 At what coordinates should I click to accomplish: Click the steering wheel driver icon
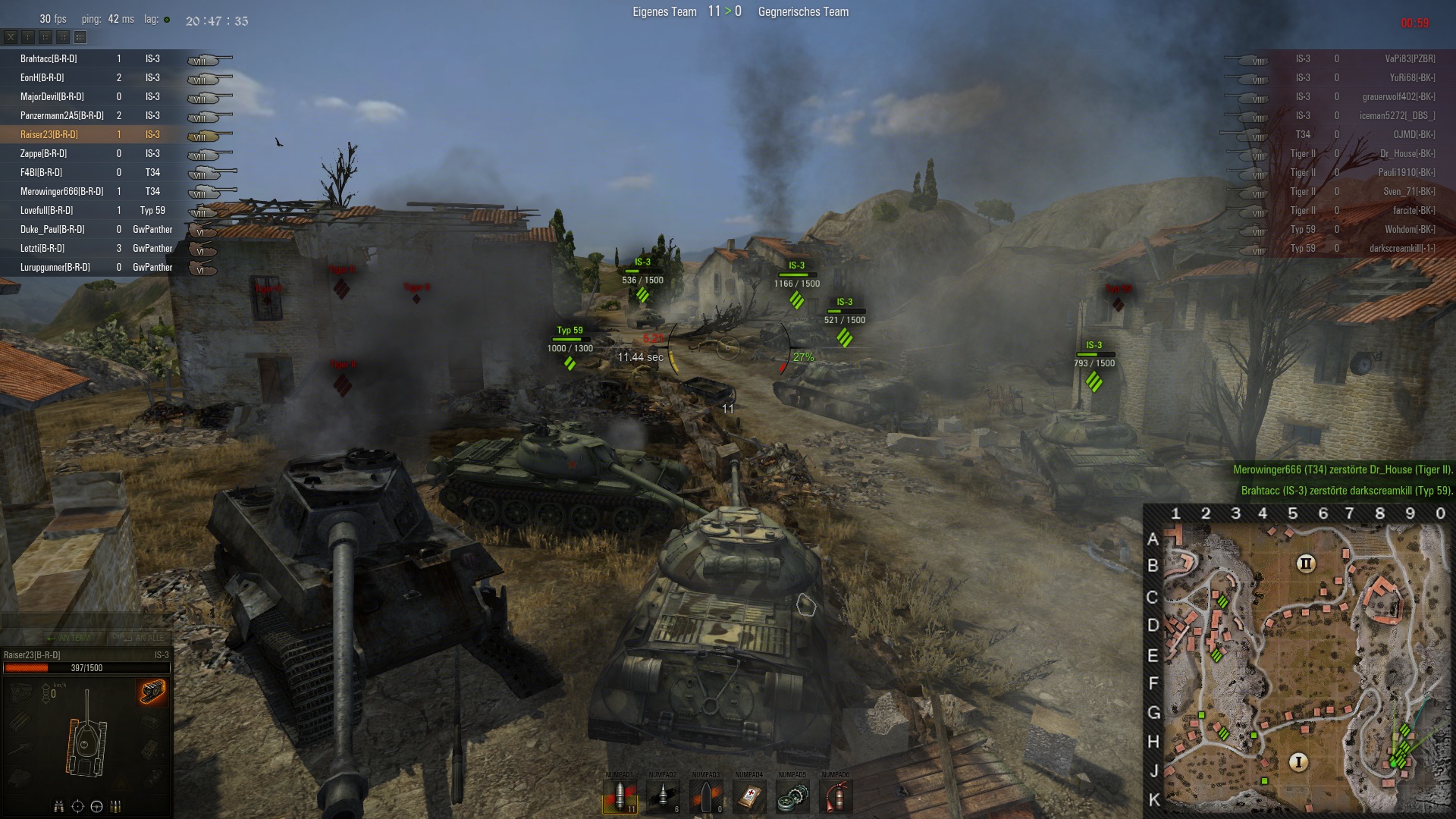[x=96, y=806]
